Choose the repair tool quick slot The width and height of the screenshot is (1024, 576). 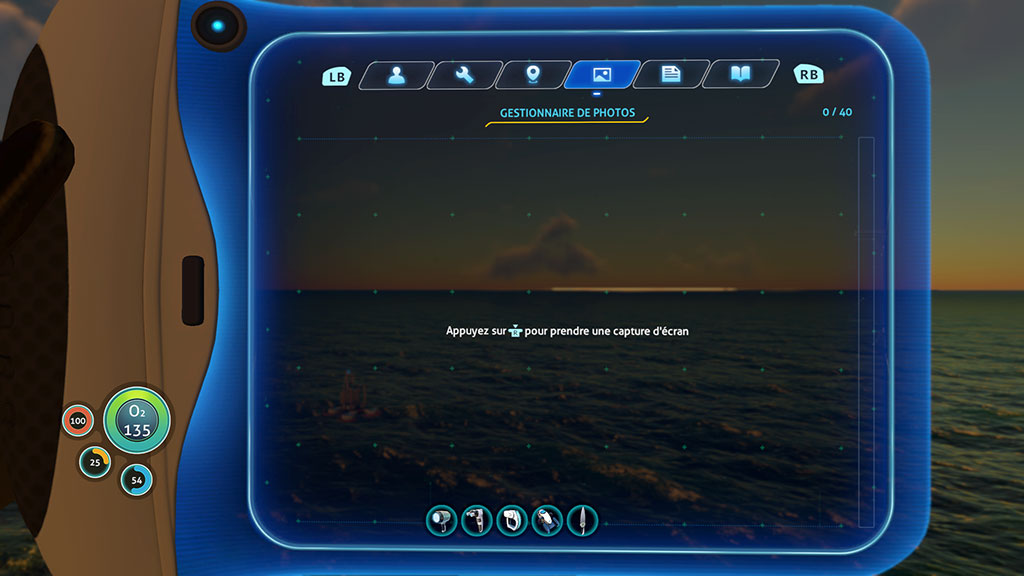477,520
